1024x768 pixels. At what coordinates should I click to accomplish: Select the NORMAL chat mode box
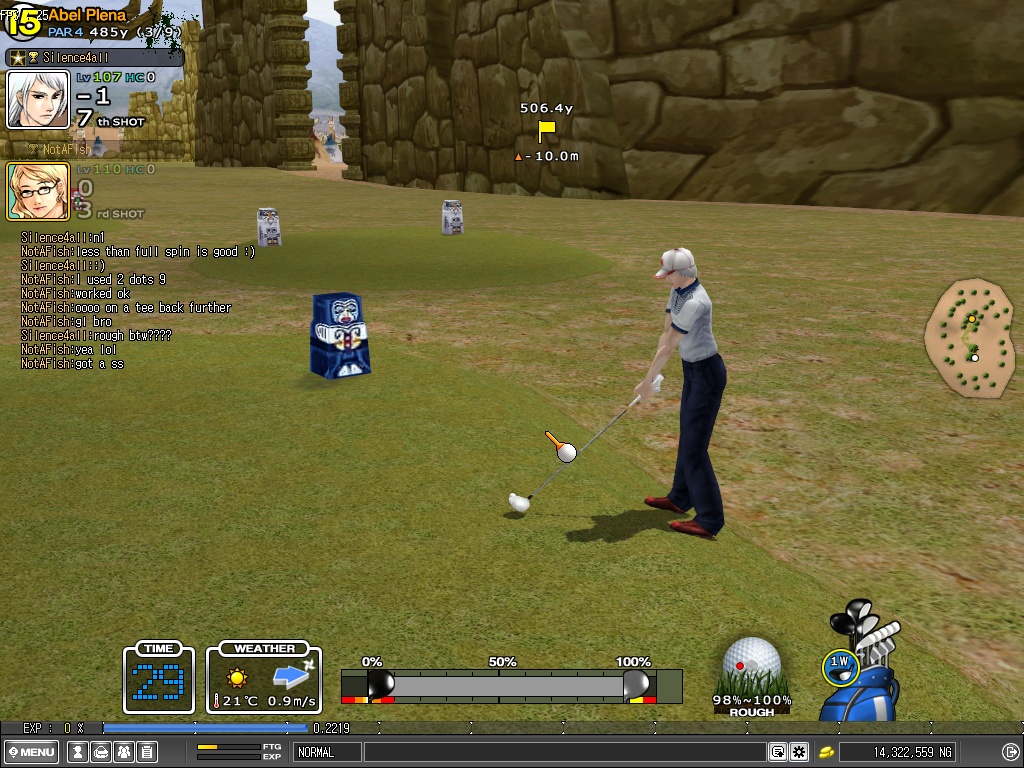327,752
